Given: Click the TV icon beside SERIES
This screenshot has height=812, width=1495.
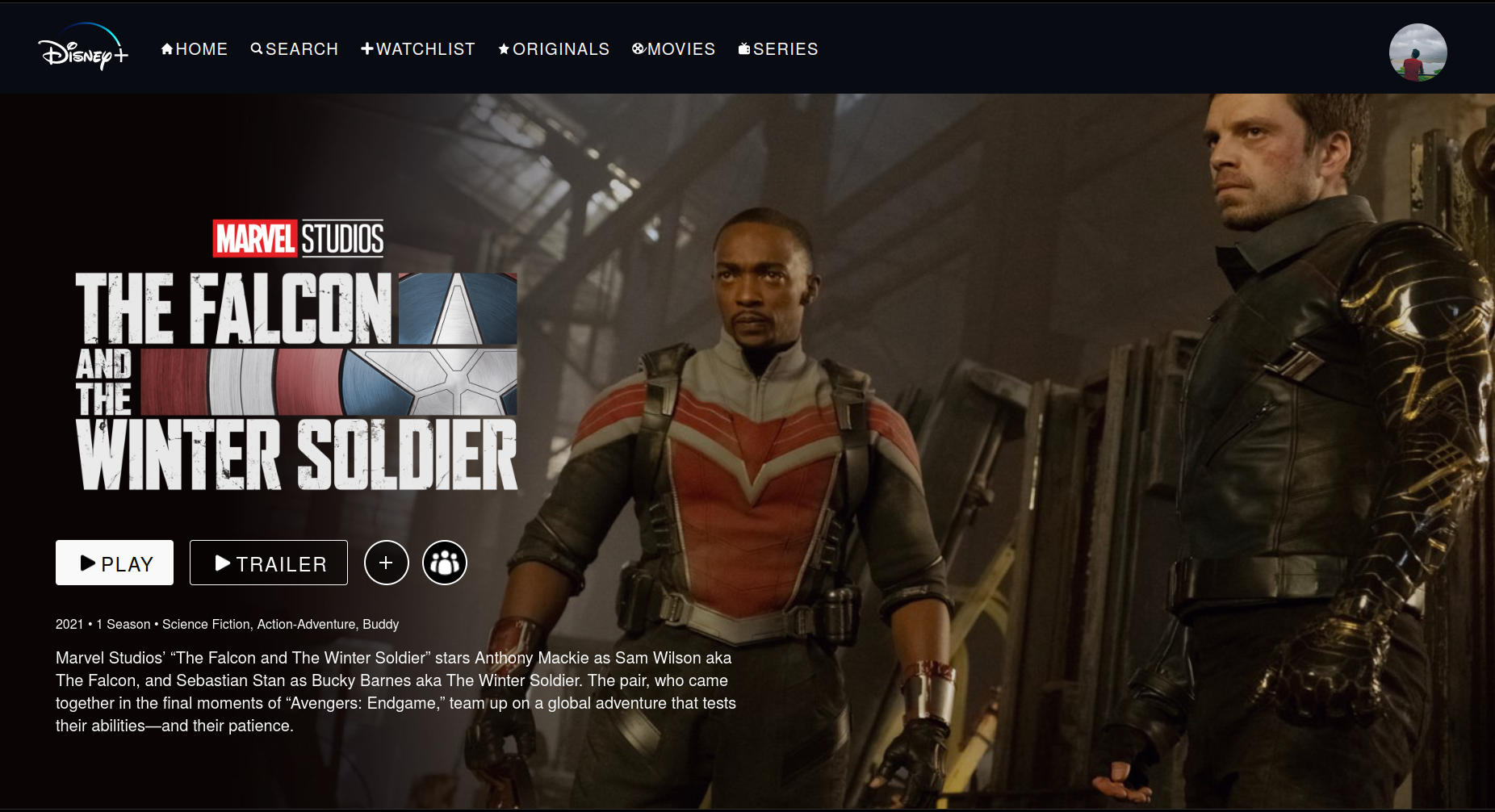Looking at the screenshot, I should pyautogui.click(x=743, y=48).
